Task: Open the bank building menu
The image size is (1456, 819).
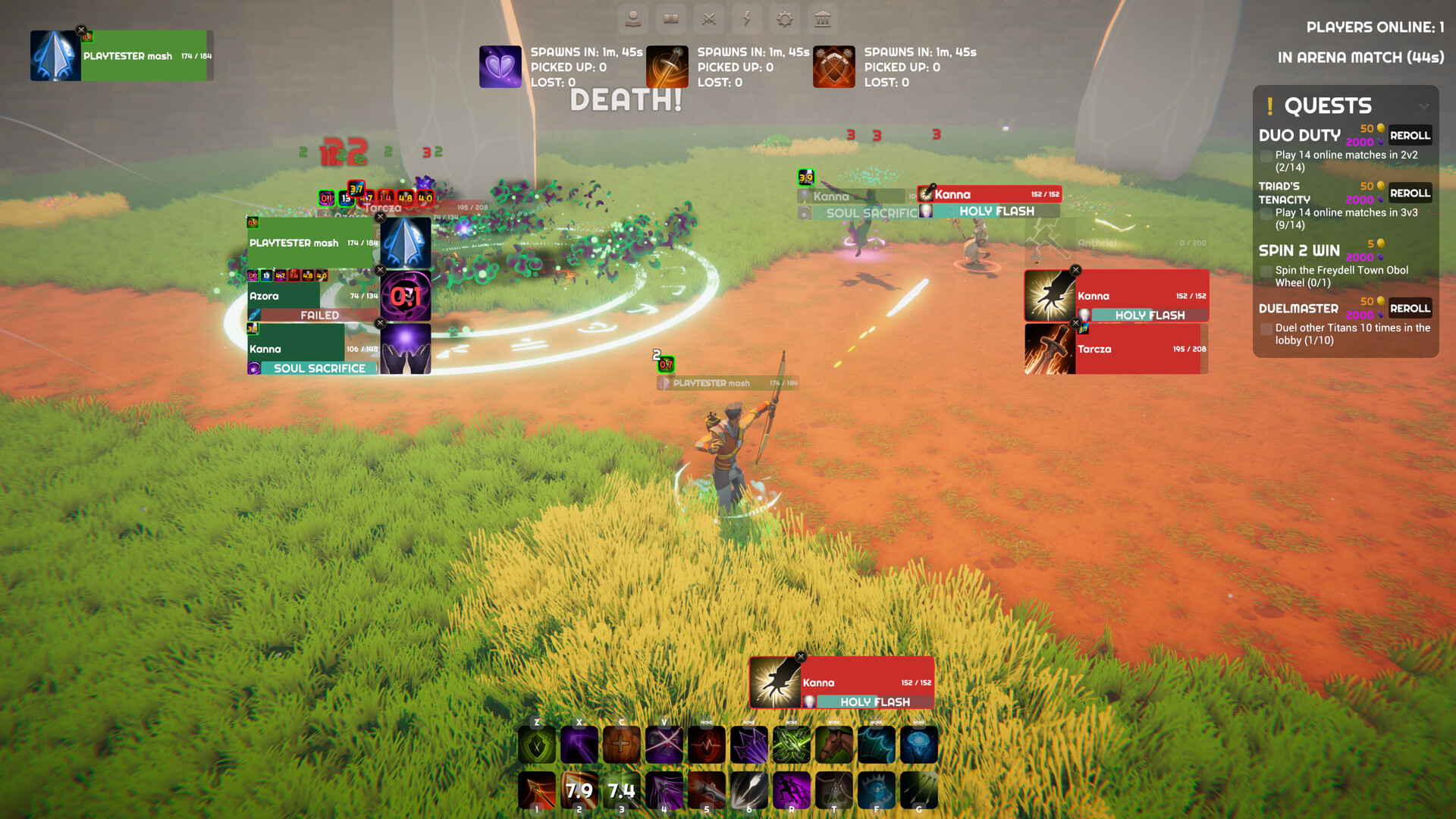Action: pos(823,20)
